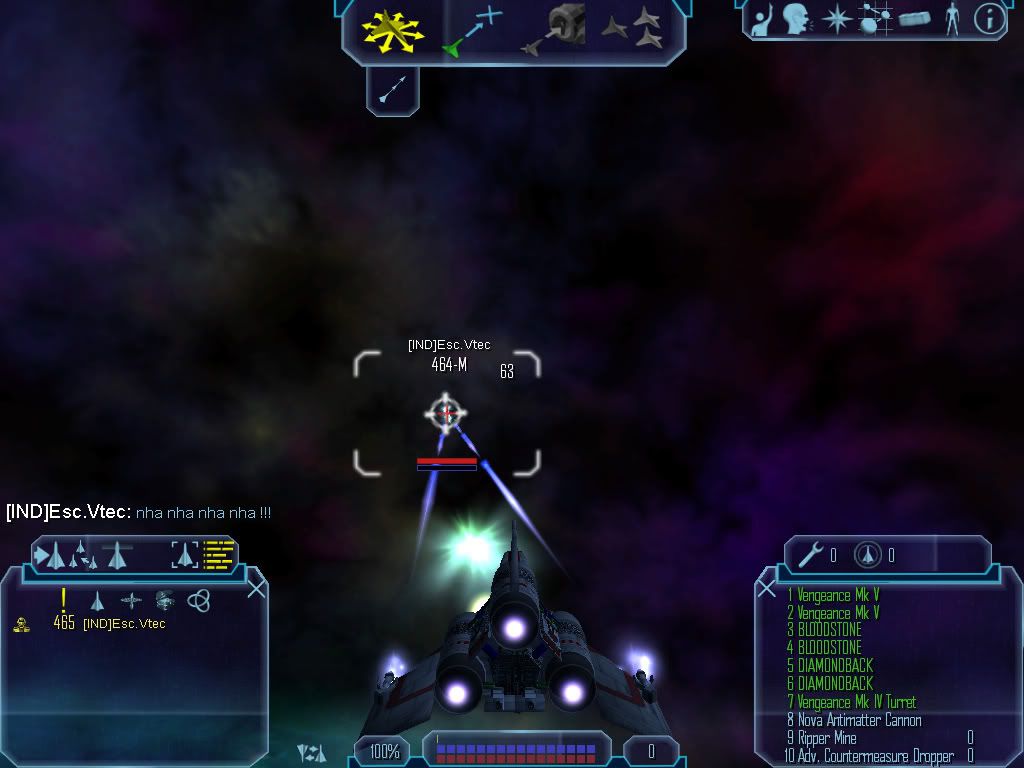Show the player status figure icon
This screenshot has height=768, width=1024.
(952, 19)
